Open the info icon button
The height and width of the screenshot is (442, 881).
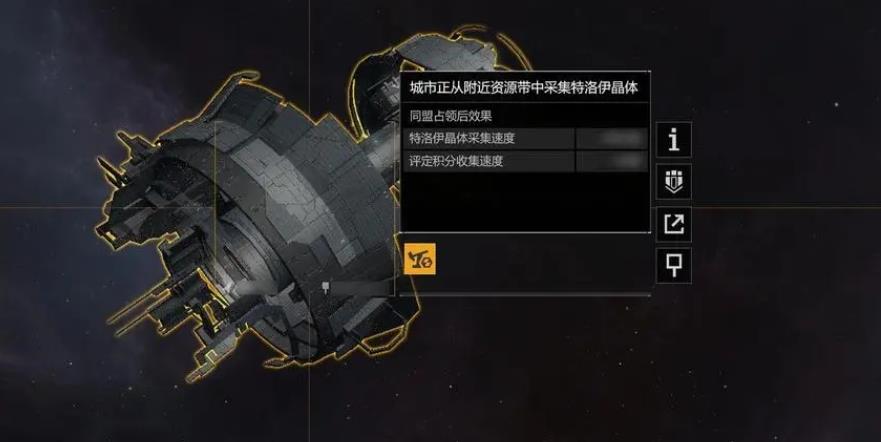tap(674, 140)
